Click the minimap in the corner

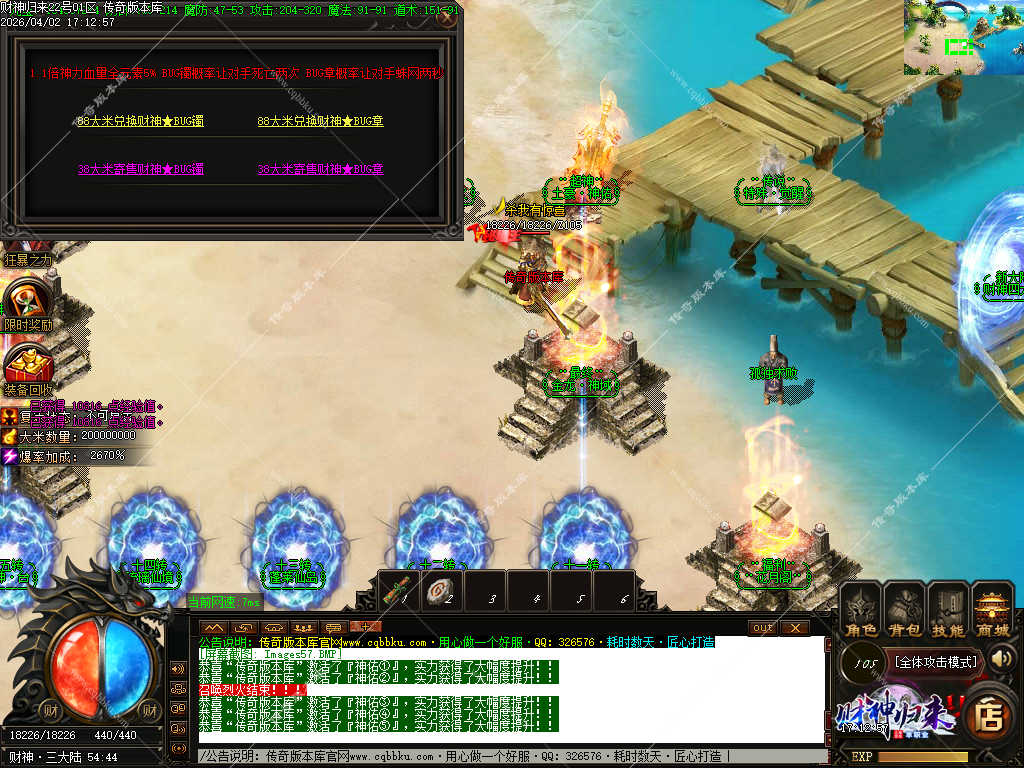pos(963,38)
